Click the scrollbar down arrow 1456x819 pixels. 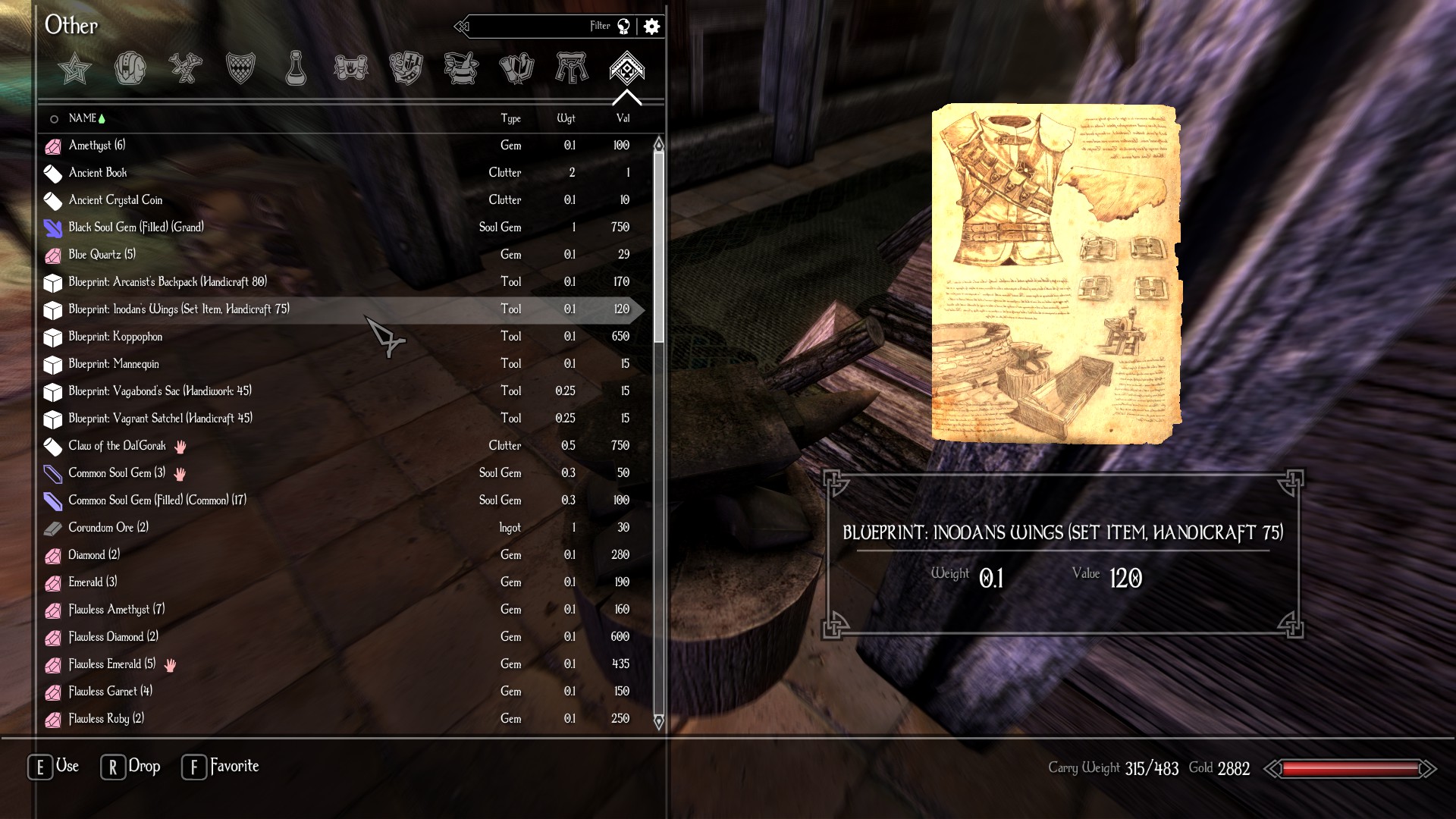[x=658, y=721]
